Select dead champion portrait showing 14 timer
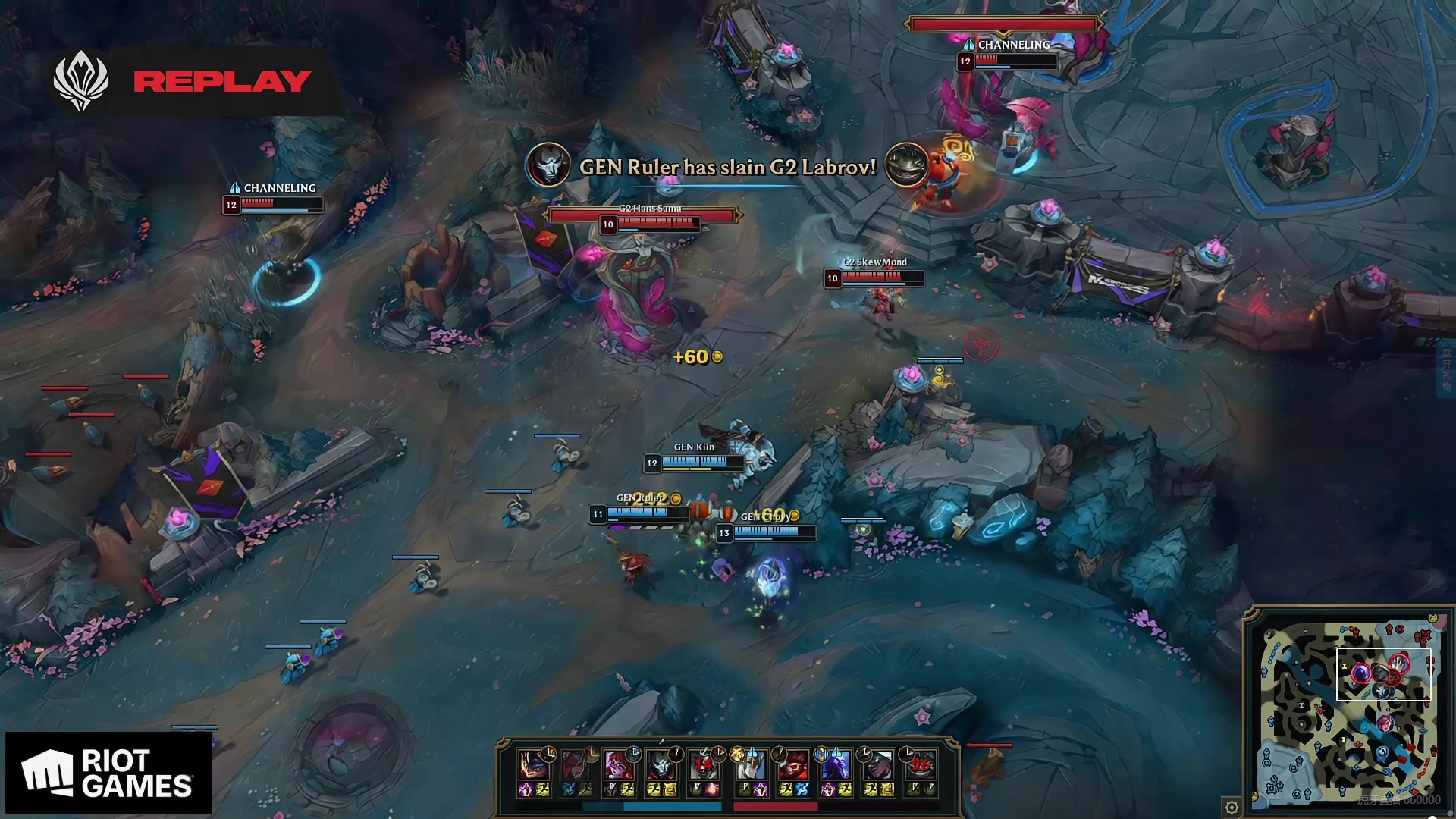1456x819 pixels. [703, 764]
